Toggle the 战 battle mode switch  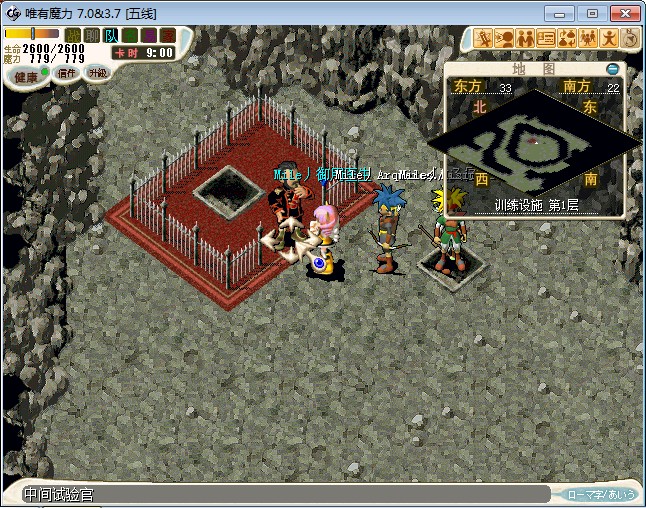click(72, 36)
